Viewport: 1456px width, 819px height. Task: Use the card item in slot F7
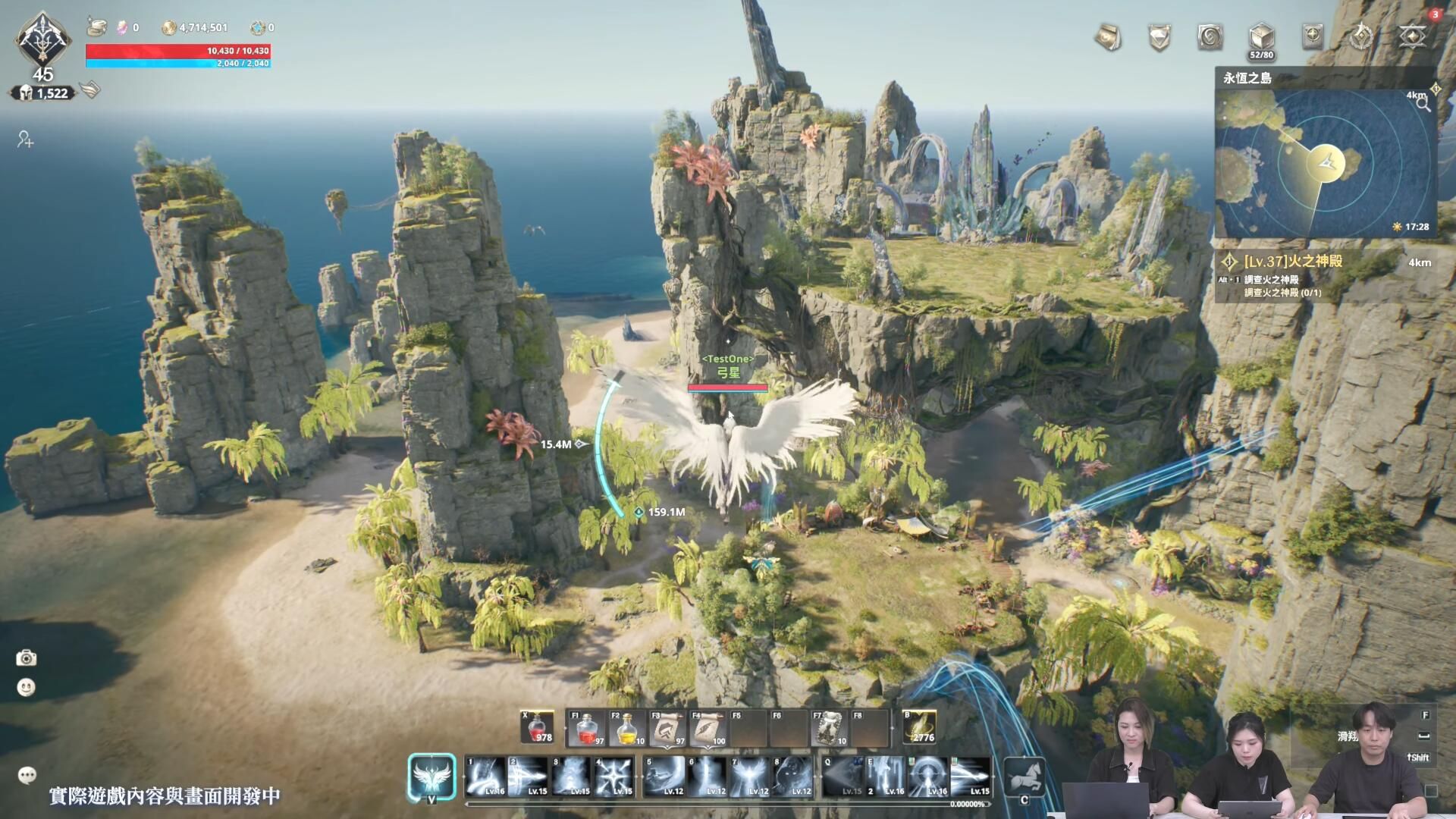click(x=828, y=729)
